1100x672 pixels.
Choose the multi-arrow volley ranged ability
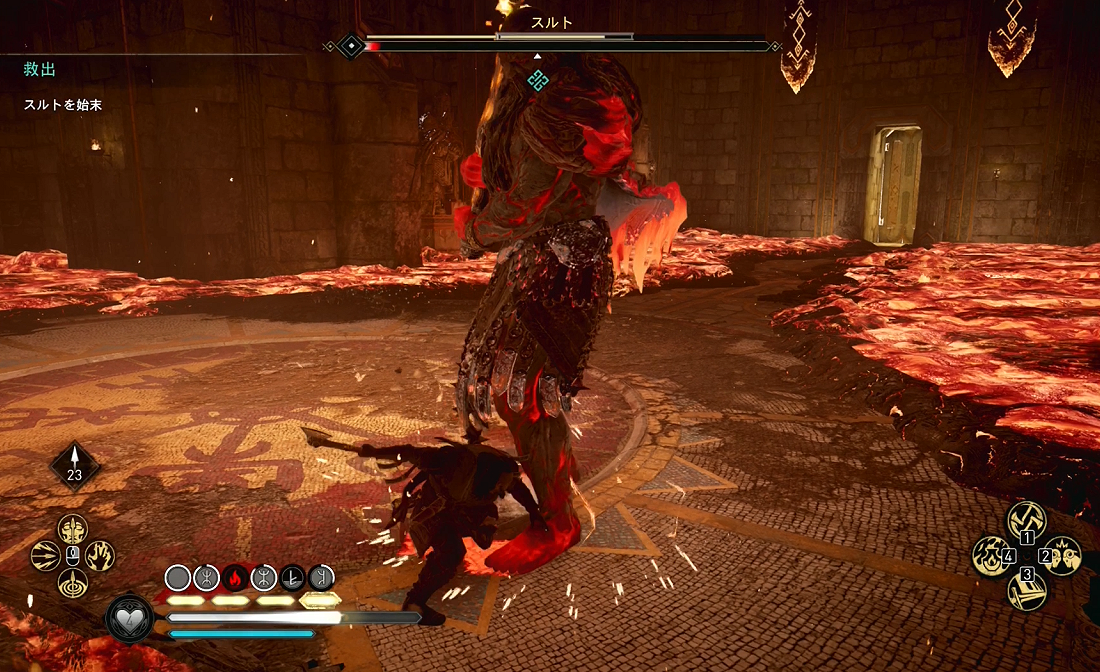[x=45, y=556]
